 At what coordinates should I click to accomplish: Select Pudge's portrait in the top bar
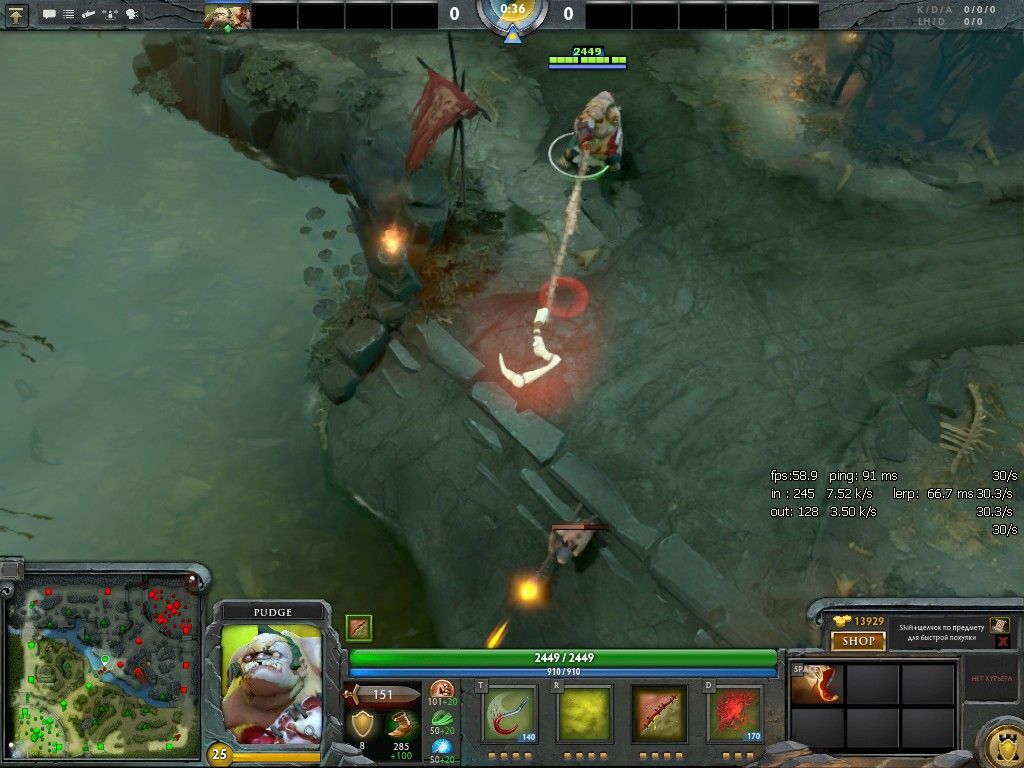point(228,15)
